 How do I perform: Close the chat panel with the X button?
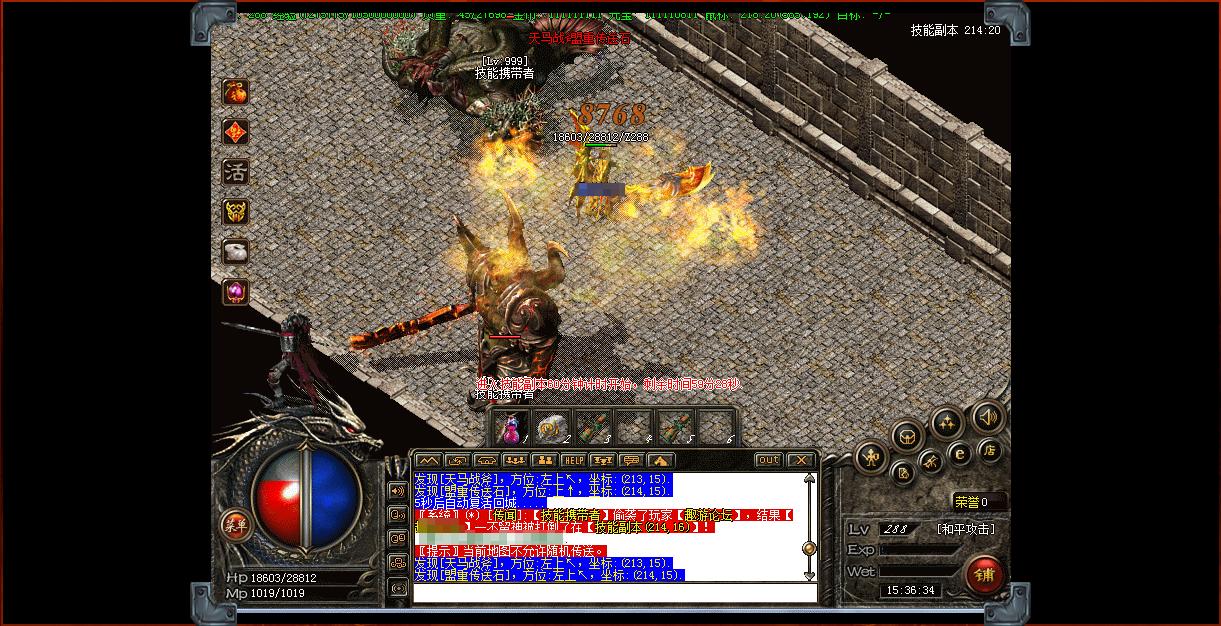tap(801, 460)
